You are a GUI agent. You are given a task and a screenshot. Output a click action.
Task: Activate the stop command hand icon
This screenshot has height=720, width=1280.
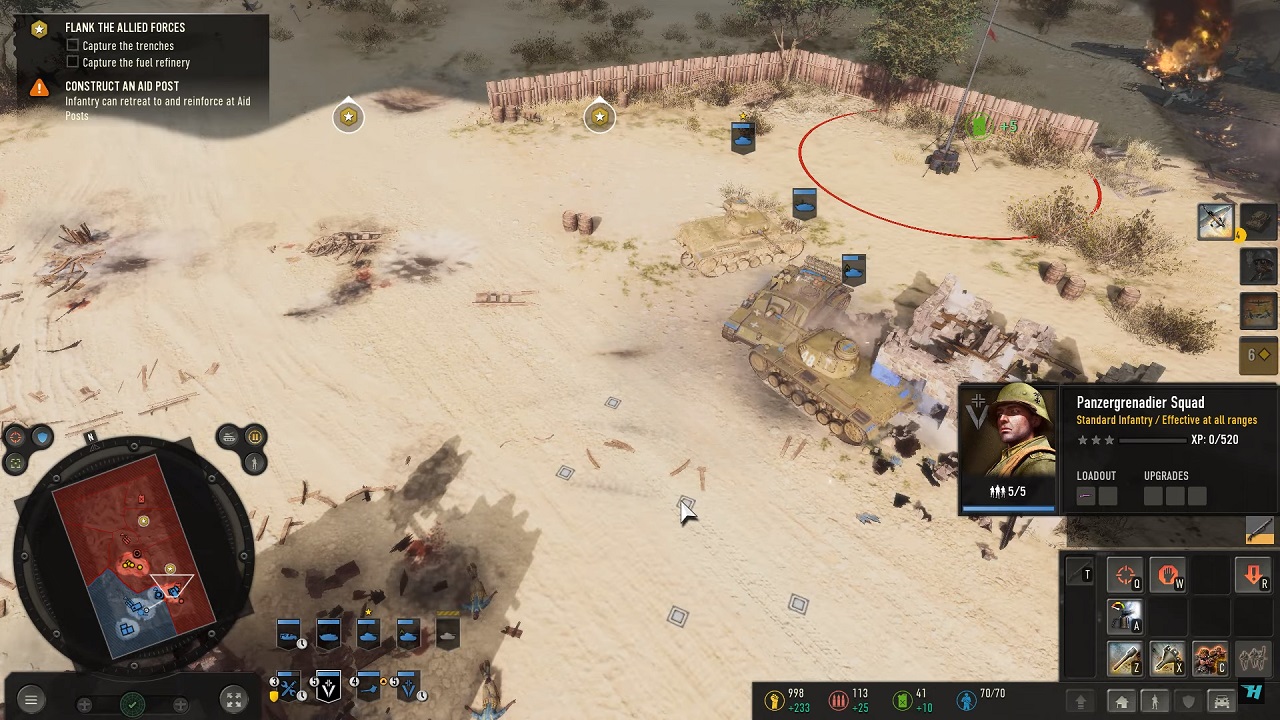click(1167, 576)
